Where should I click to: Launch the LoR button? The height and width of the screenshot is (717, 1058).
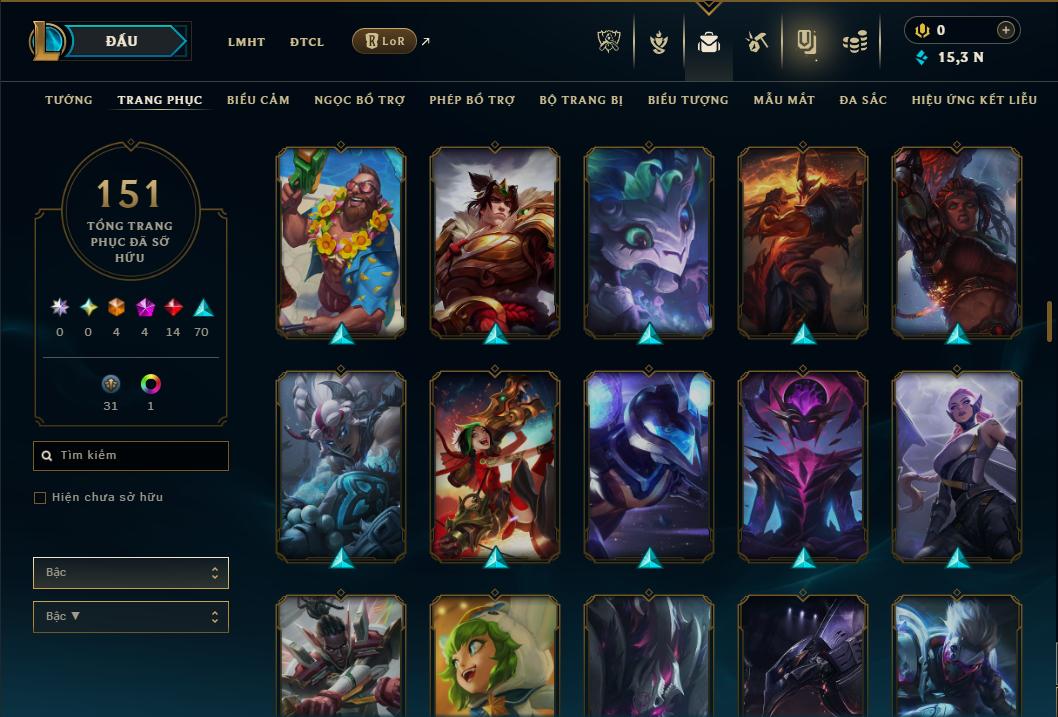click(385, 41)
